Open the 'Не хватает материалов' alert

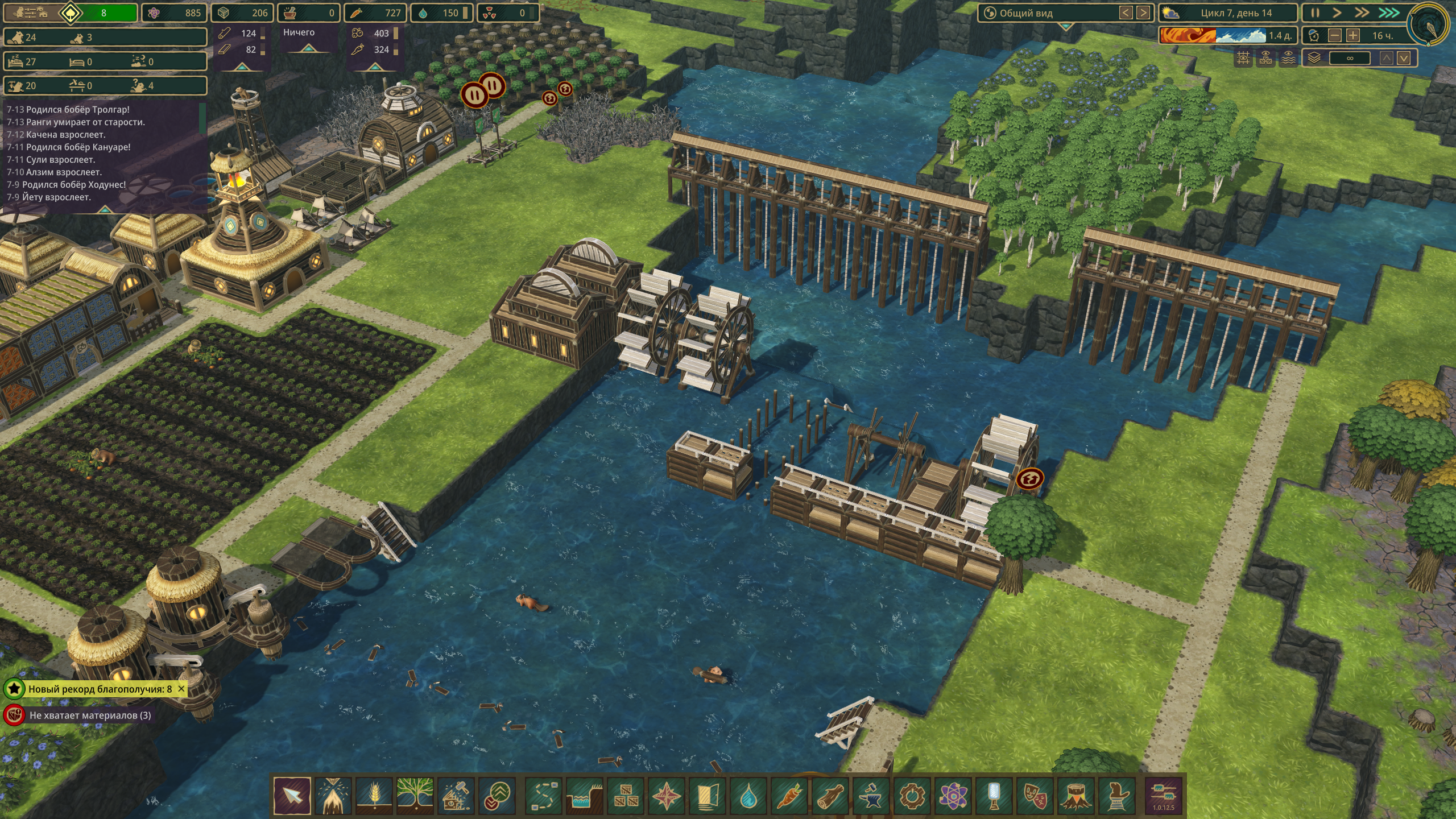pyautogui.click(x=90, y=715)
